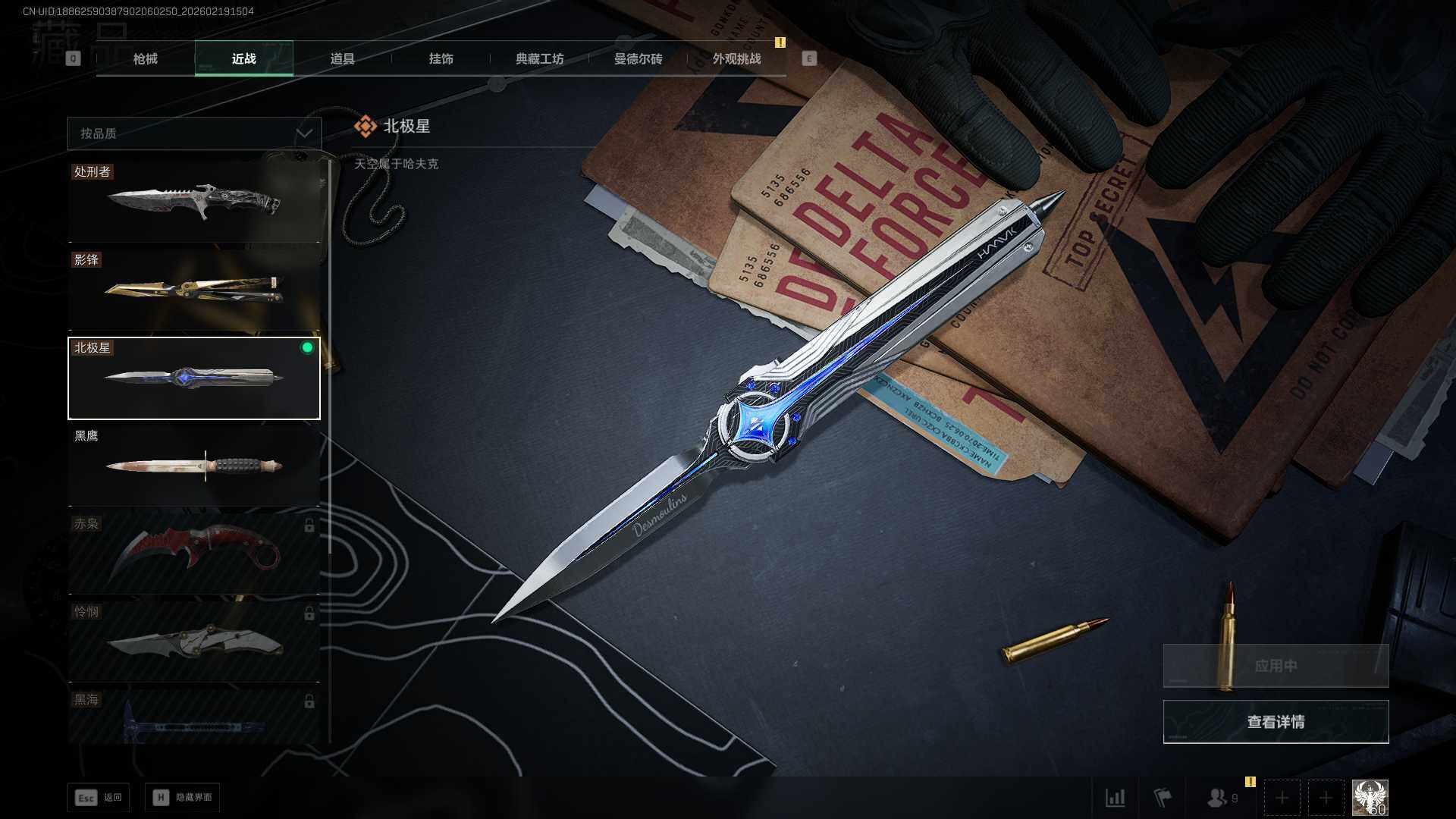Pick the 黑鹰 knife skin

(x=194, y=466)
